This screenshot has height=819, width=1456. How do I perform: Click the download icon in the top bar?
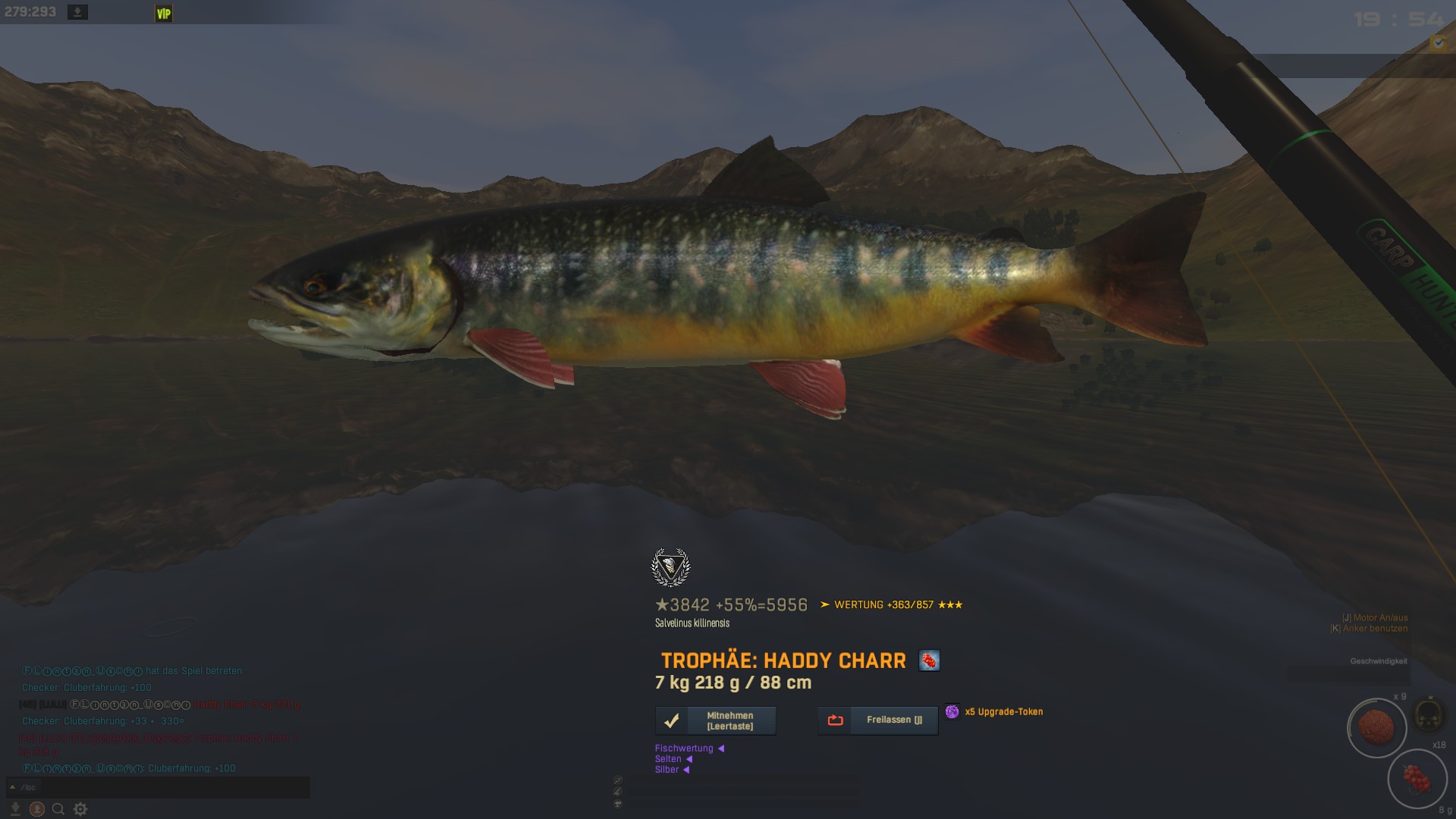77,12
